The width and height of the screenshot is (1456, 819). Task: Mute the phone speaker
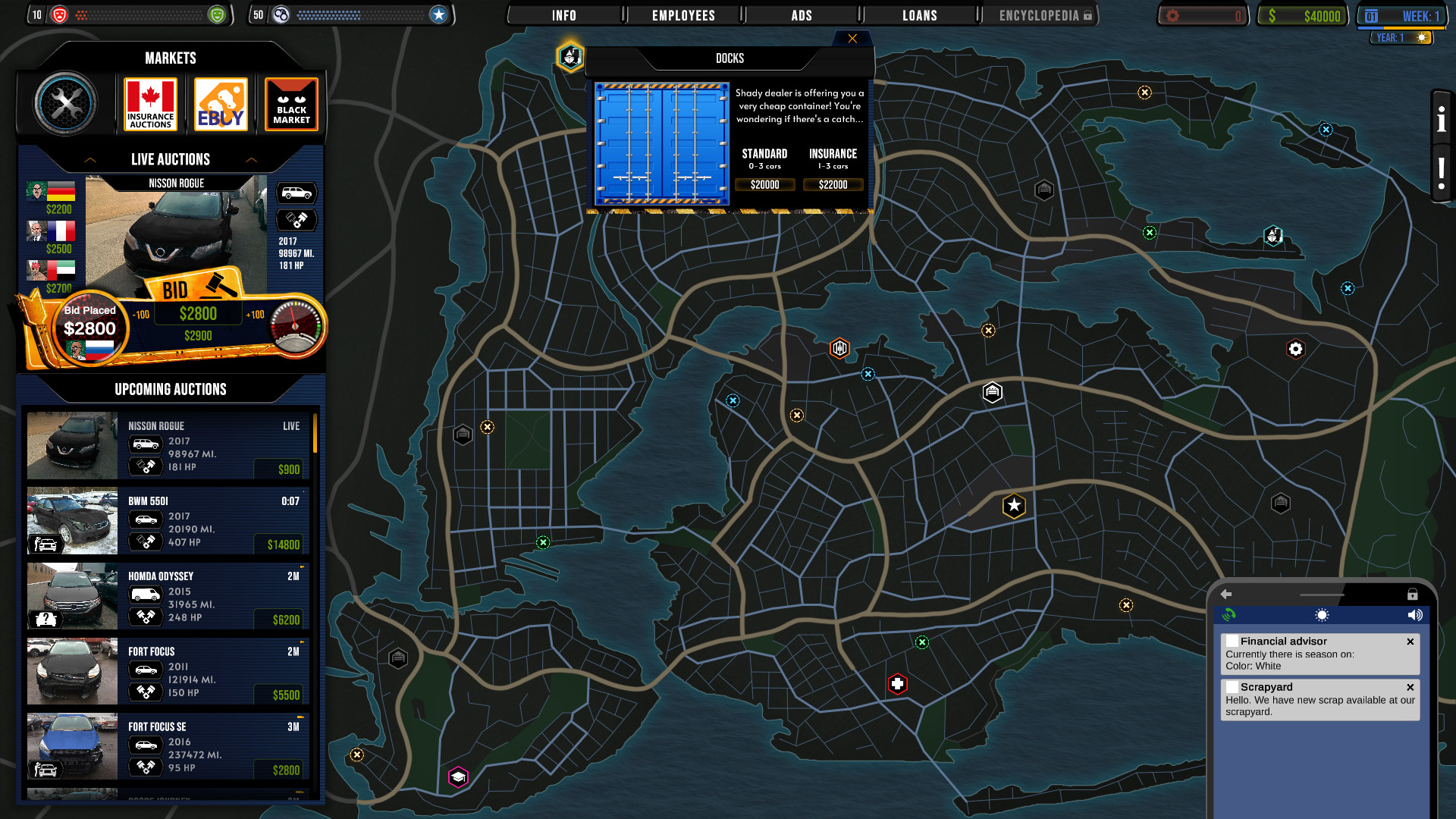(x=1414, y=615)
